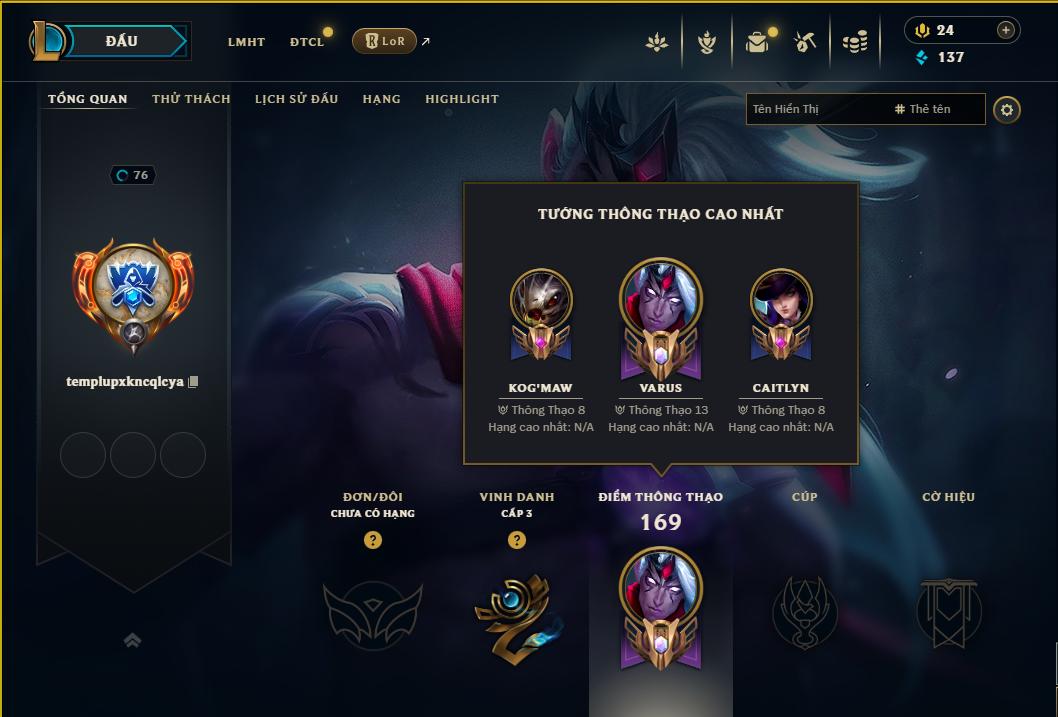Screen dimensions: 1058x717
Task: Open the store coins icon
Action: [854, 42]
